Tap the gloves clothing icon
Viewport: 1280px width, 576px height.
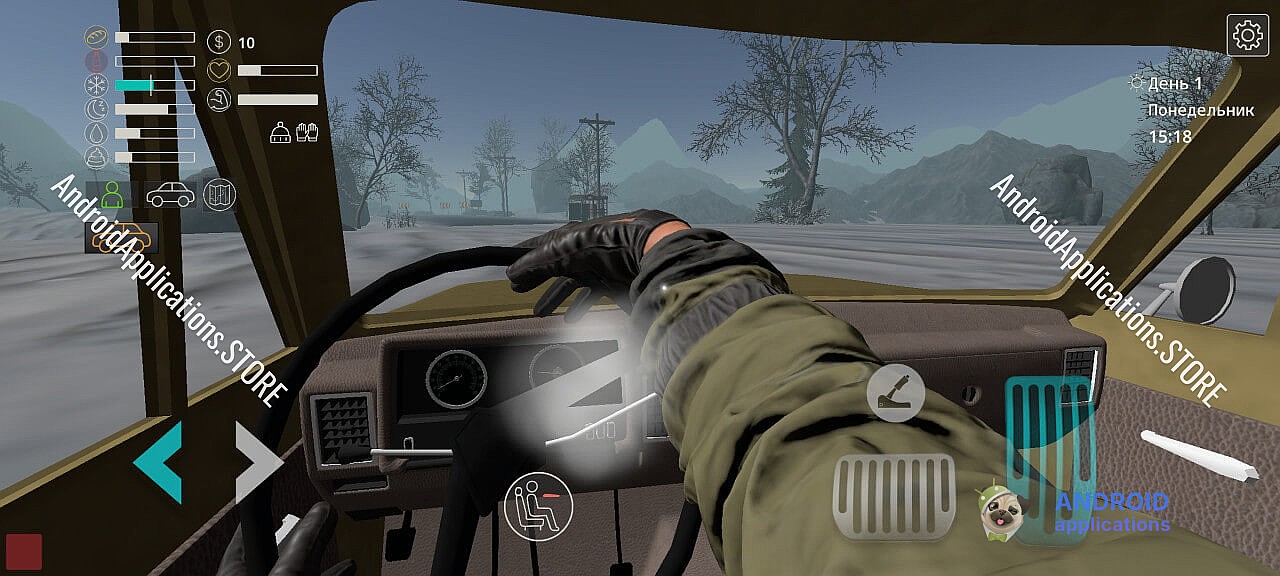tap(307, 132)
